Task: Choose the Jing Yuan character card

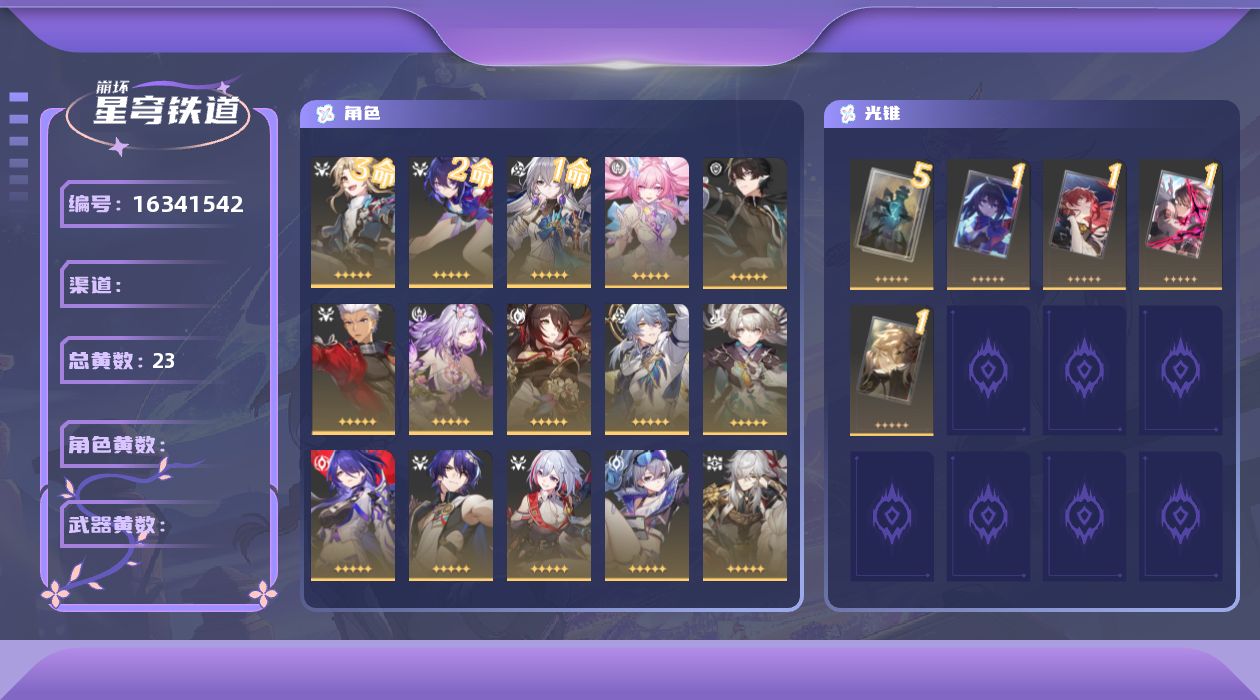Action: point(745,515)
